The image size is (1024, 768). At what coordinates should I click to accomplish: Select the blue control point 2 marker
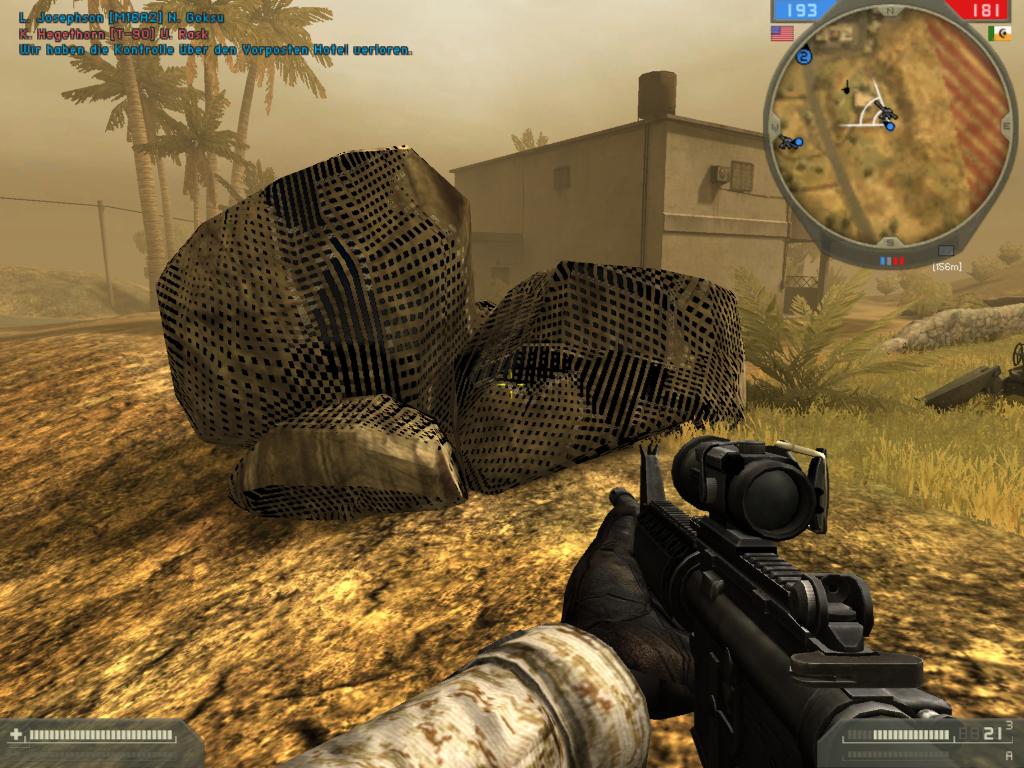click(x=806, y=57)
